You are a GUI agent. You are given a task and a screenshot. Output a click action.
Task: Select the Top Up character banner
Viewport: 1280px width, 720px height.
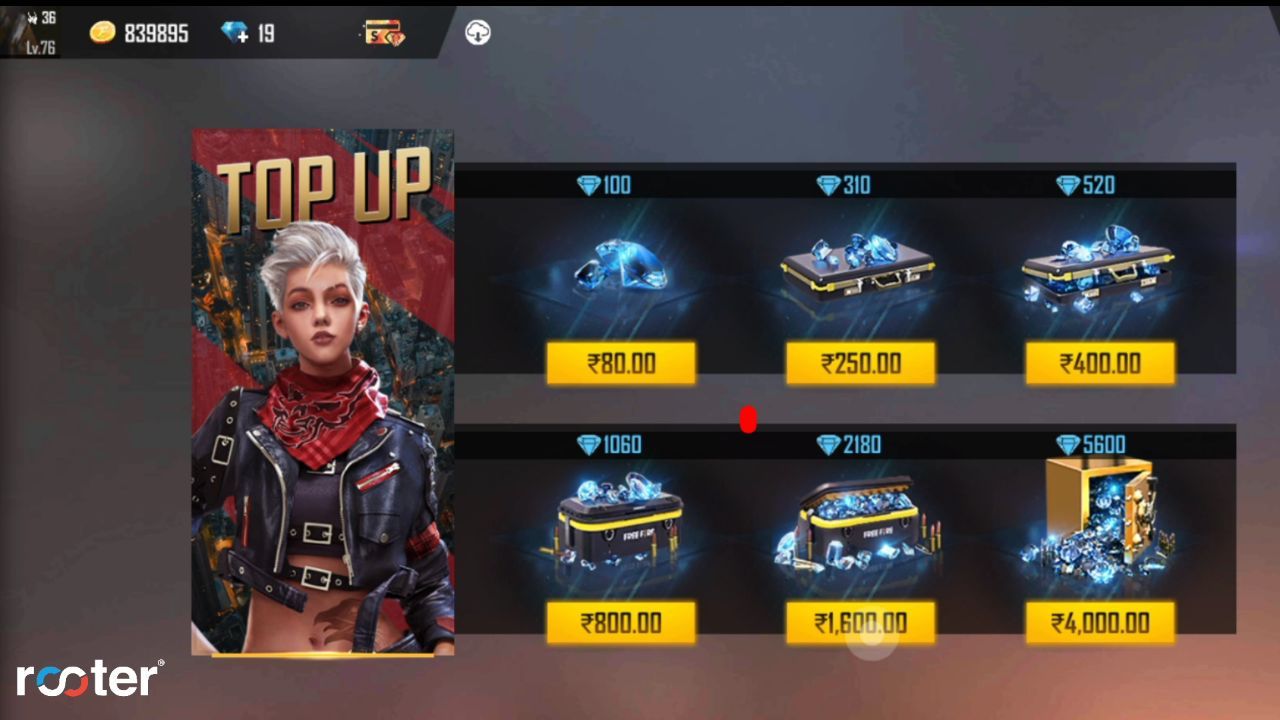click(x=322, y=390)
